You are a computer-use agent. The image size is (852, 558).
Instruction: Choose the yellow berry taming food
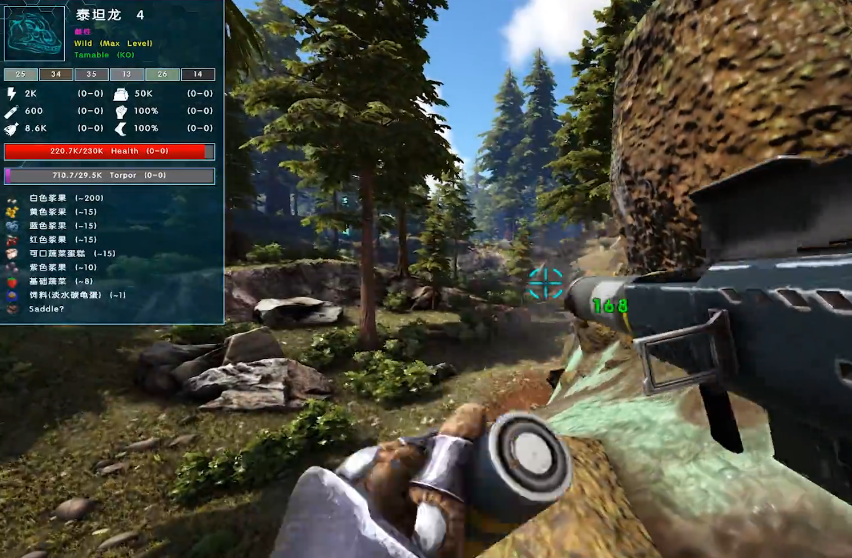61,212
